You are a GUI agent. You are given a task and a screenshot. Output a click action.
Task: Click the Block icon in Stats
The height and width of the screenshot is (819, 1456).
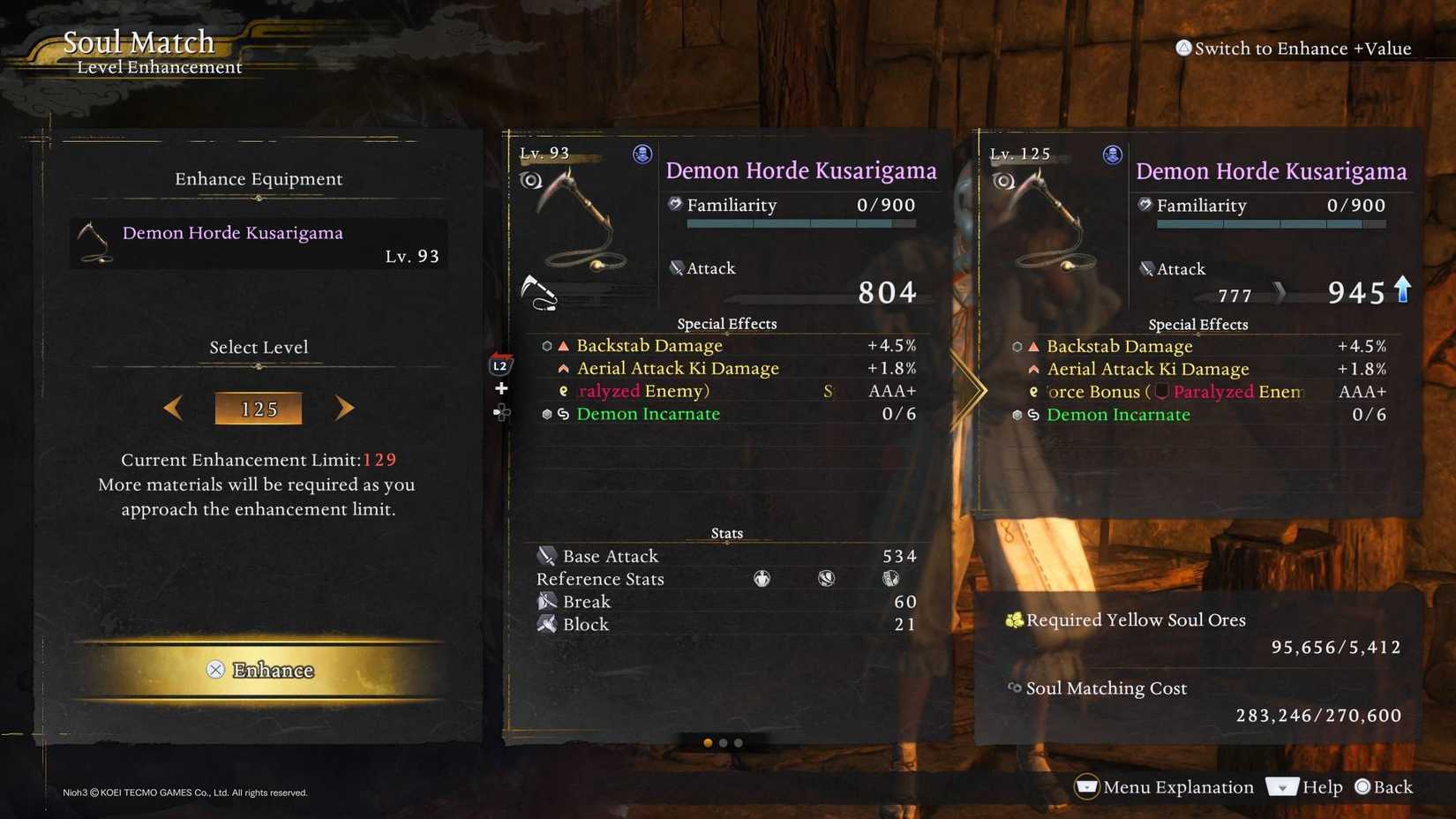pyautogui.click(x=546, y=624)
